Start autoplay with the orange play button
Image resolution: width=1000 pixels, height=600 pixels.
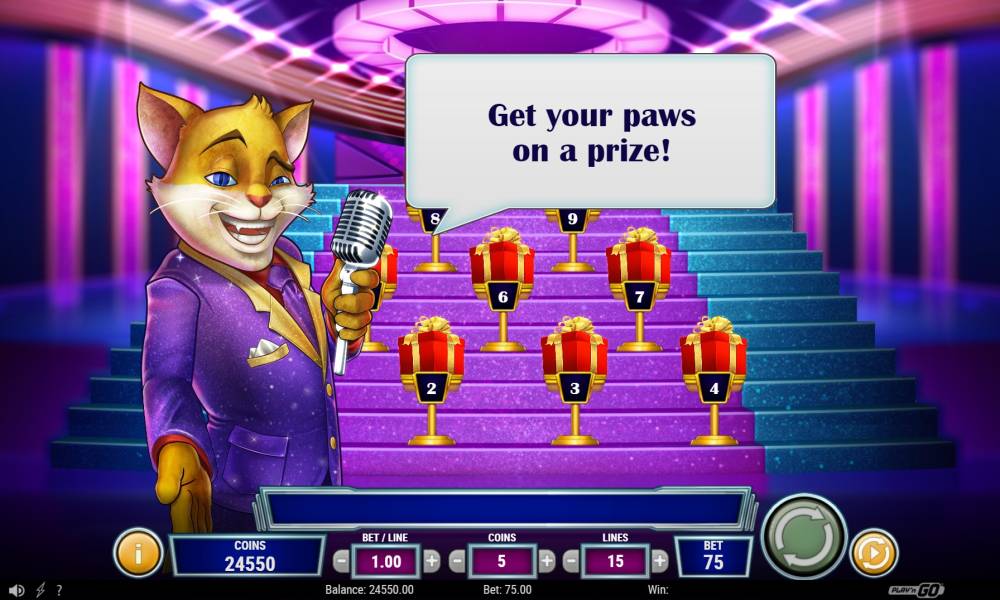click(874, 553)
